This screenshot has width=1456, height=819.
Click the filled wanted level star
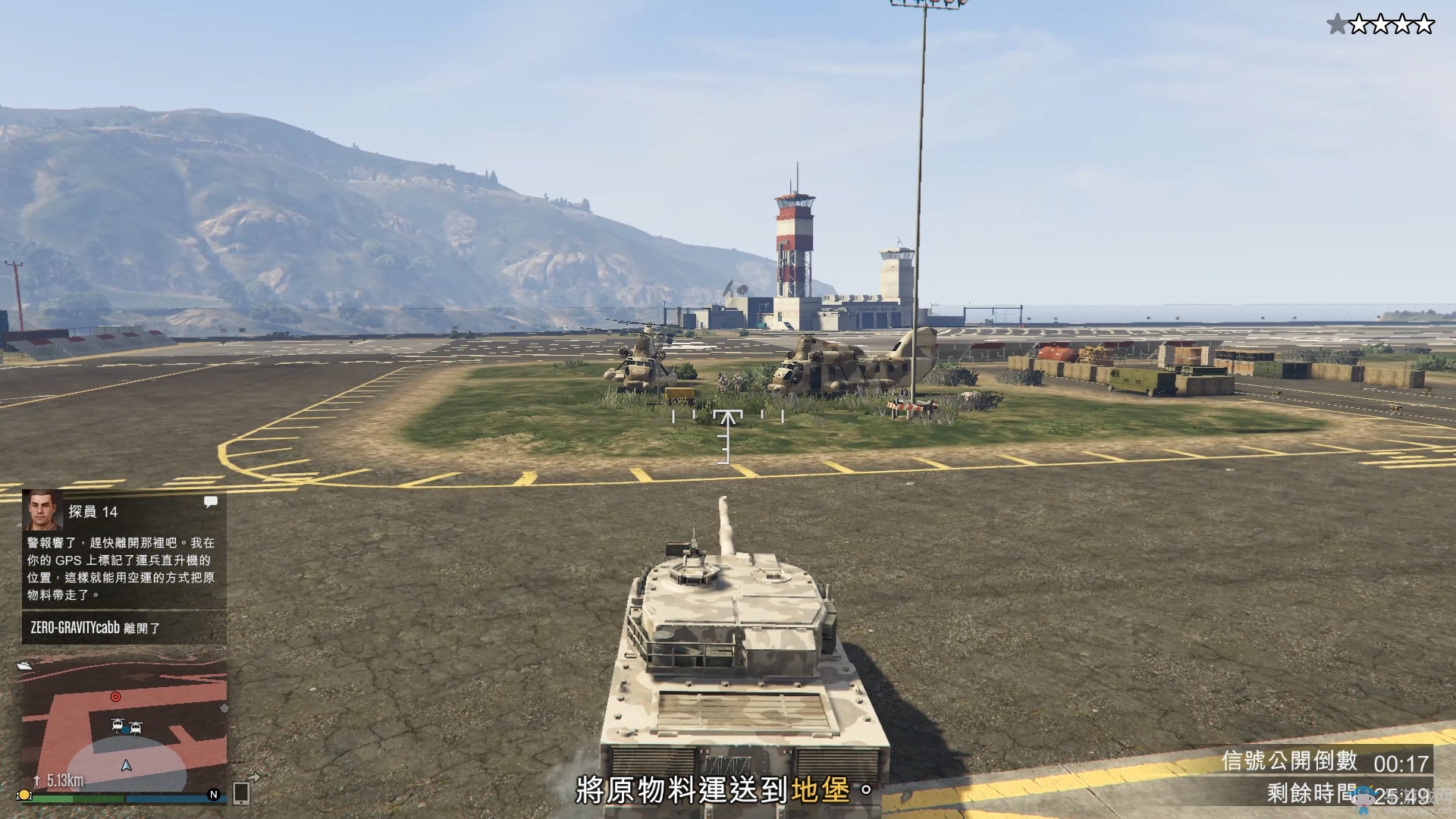[1336, 25]
